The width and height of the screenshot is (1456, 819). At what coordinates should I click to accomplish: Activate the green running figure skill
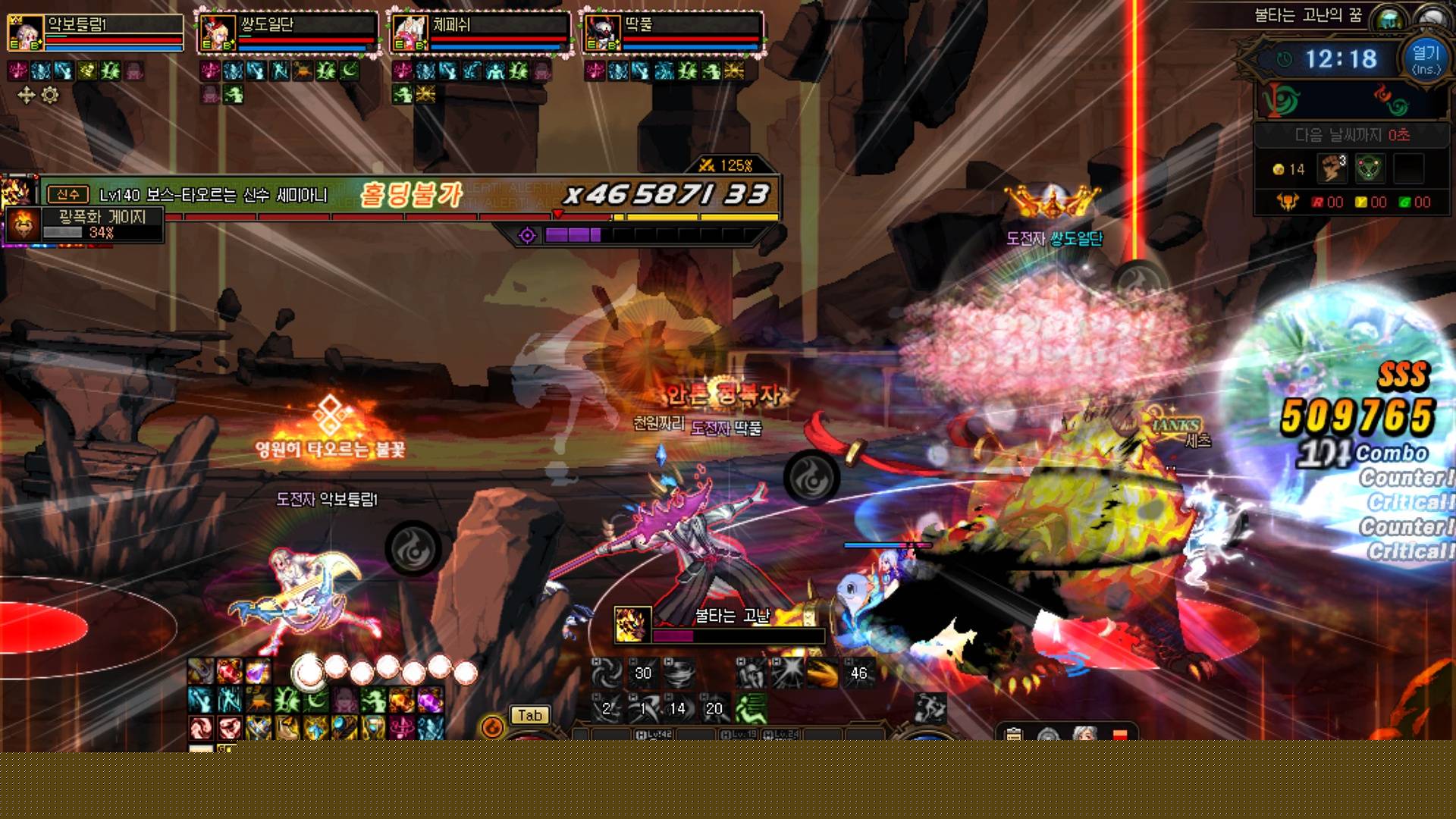click(751, 708)
